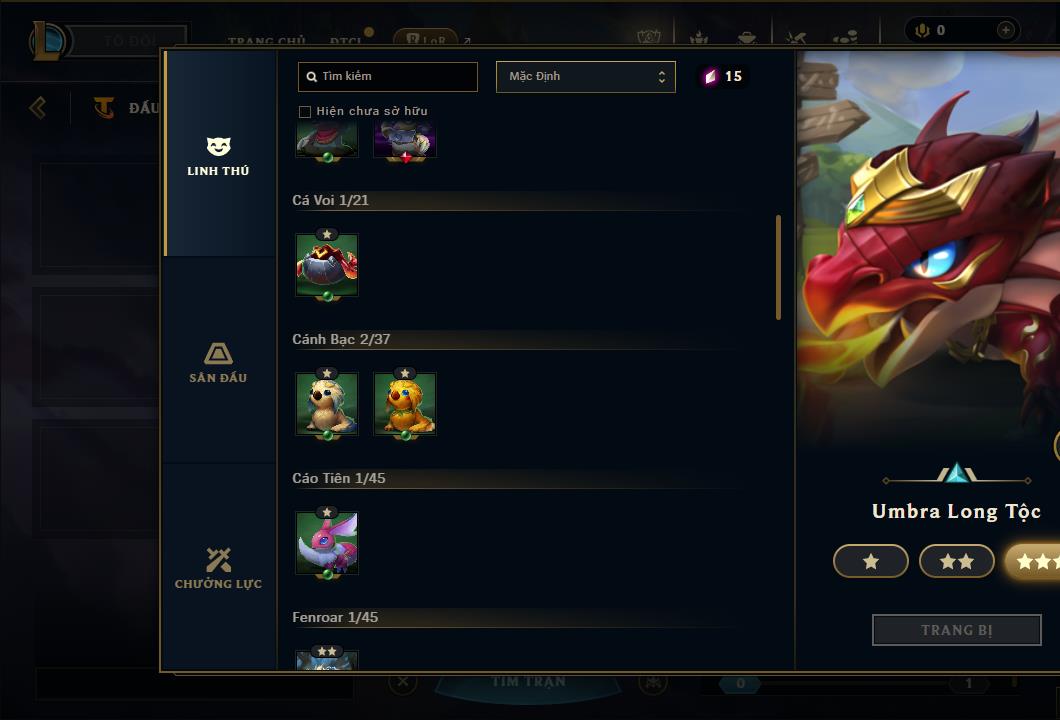Select the pink Cáo Tiên legend
The image size is (1060, 720).
327,543
